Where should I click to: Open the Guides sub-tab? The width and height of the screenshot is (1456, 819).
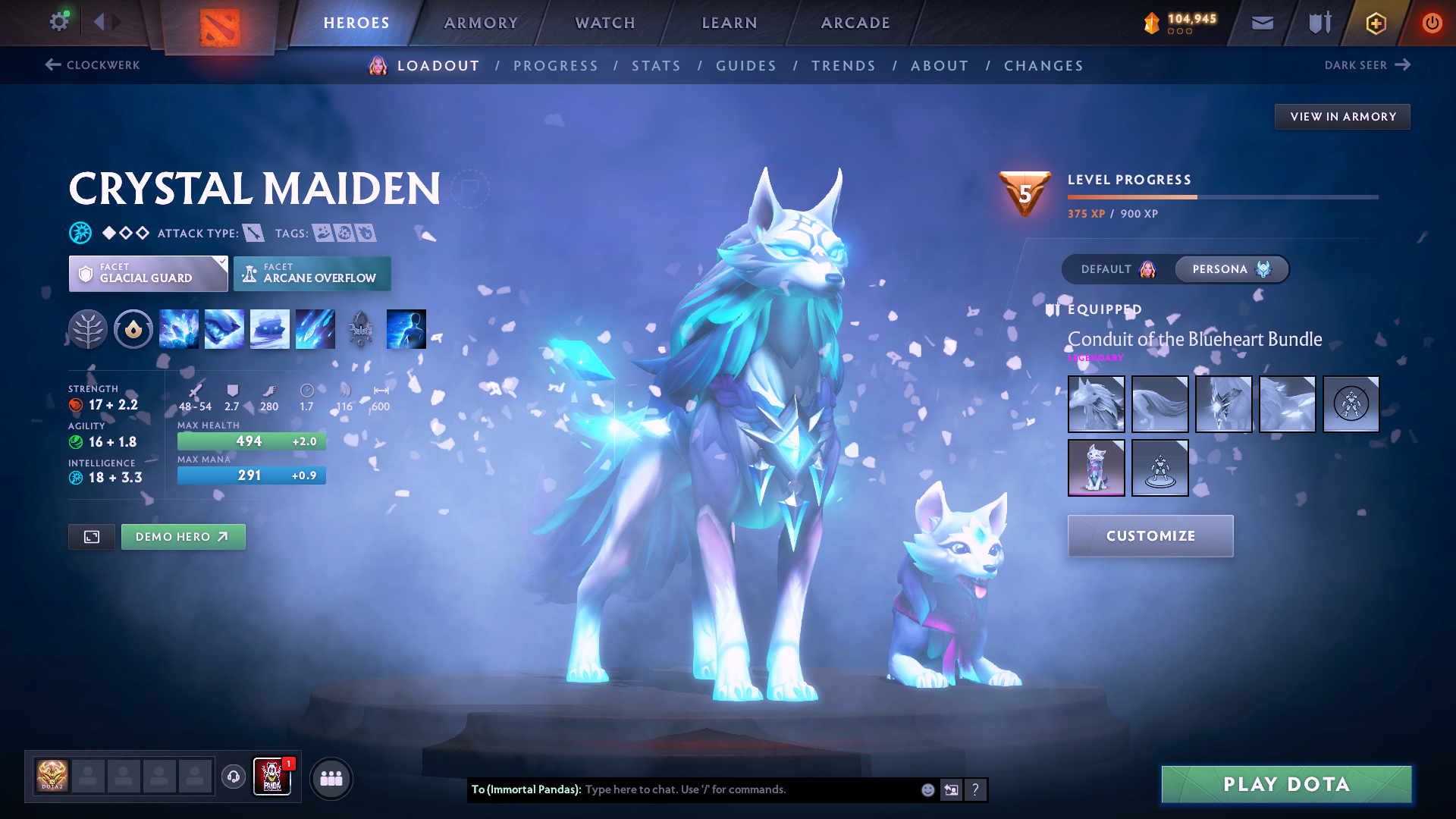tap(746, 66)
